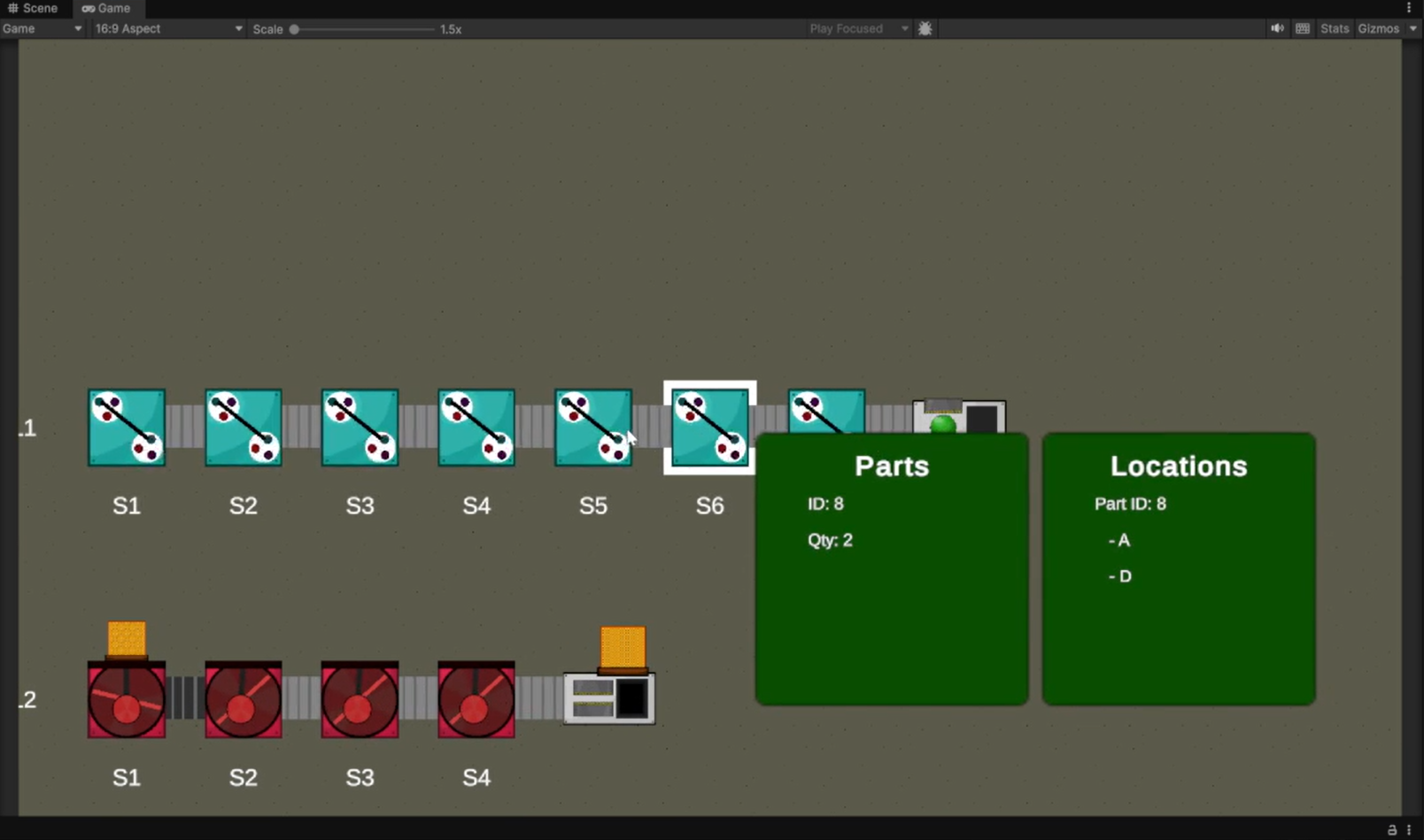The image size is (1424, 840).
Task: Select red station S2 in the bottom line
Action: tap(244, 699)
